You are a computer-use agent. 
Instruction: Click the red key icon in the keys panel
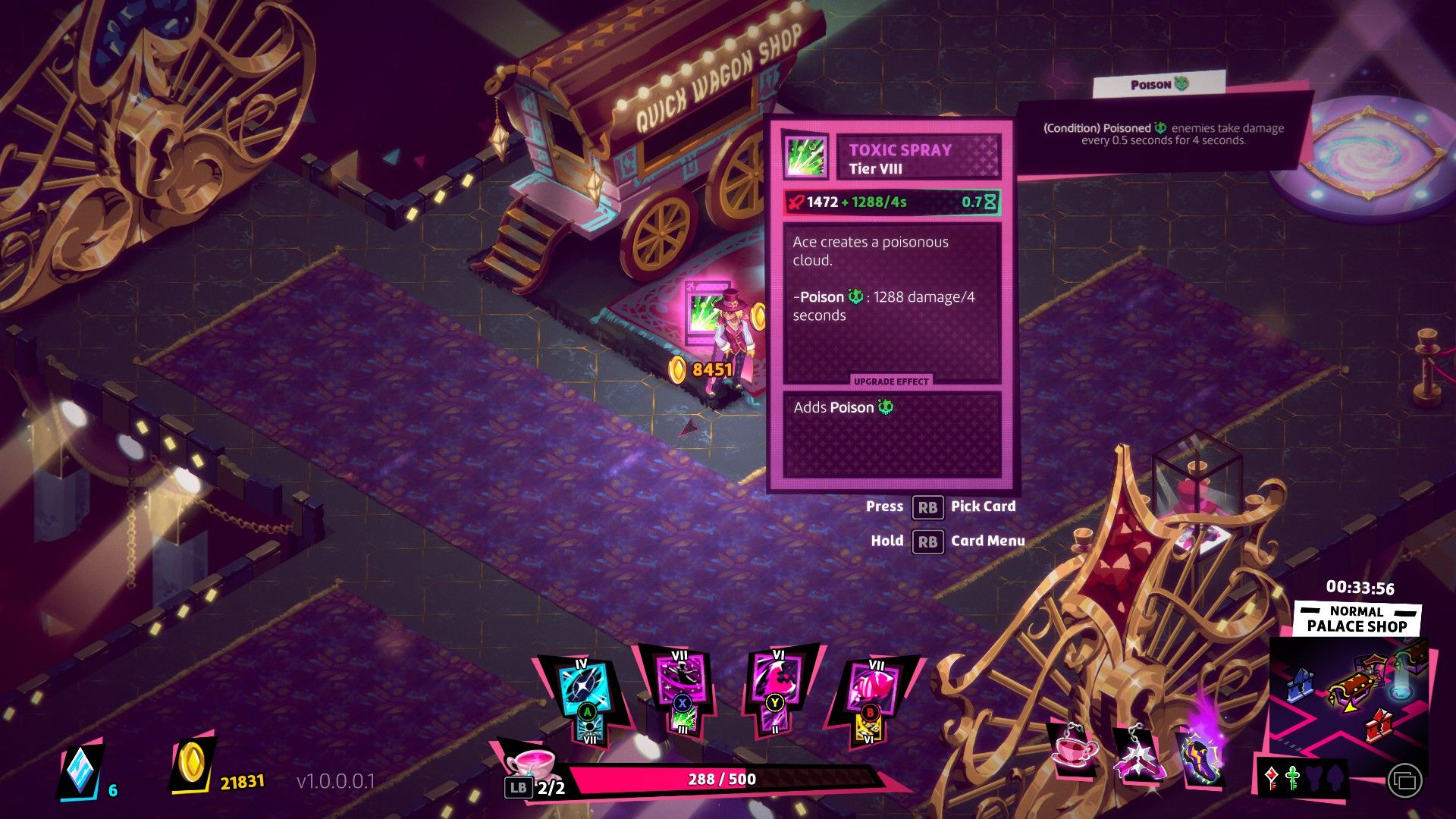(x=1271, y=778)
